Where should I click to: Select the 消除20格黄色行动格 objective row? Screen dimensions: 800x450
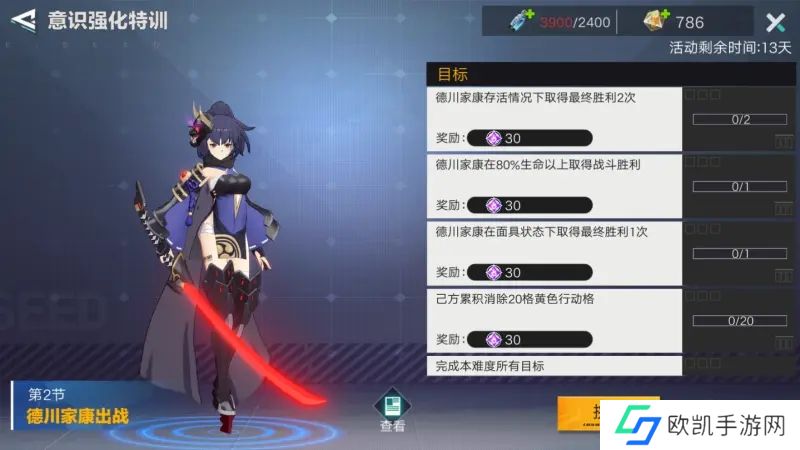555,319
